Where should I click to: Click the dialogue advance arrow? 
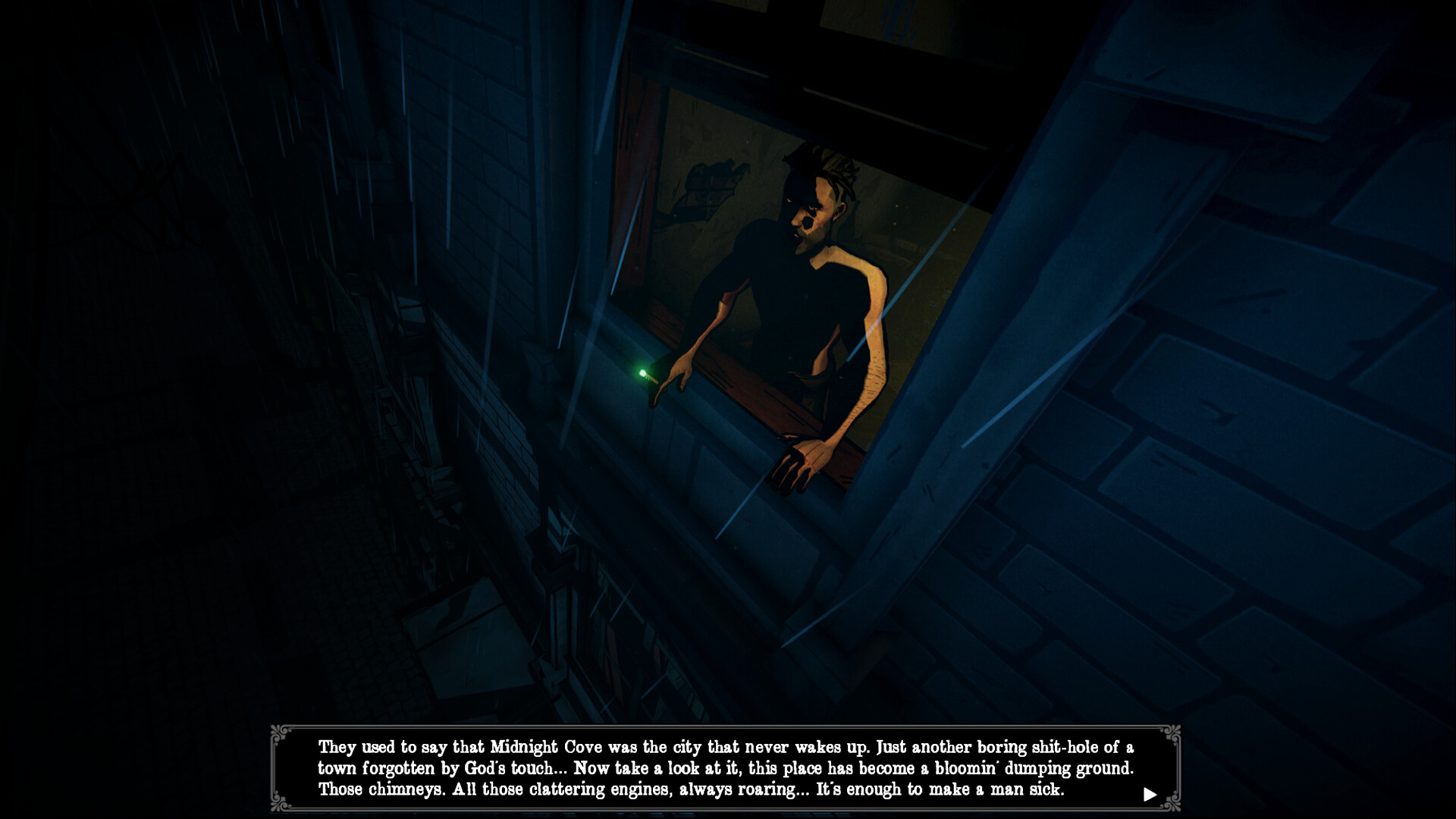click(1152, 792)
